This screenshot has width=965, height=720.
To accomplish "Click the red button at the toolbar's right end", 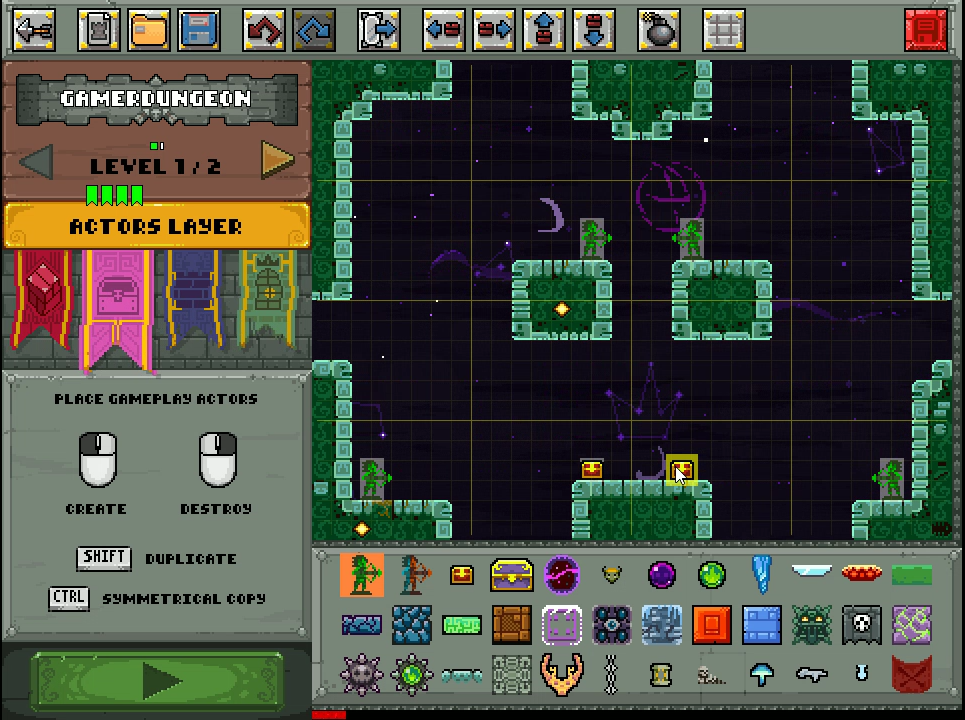I will [925, 30].
